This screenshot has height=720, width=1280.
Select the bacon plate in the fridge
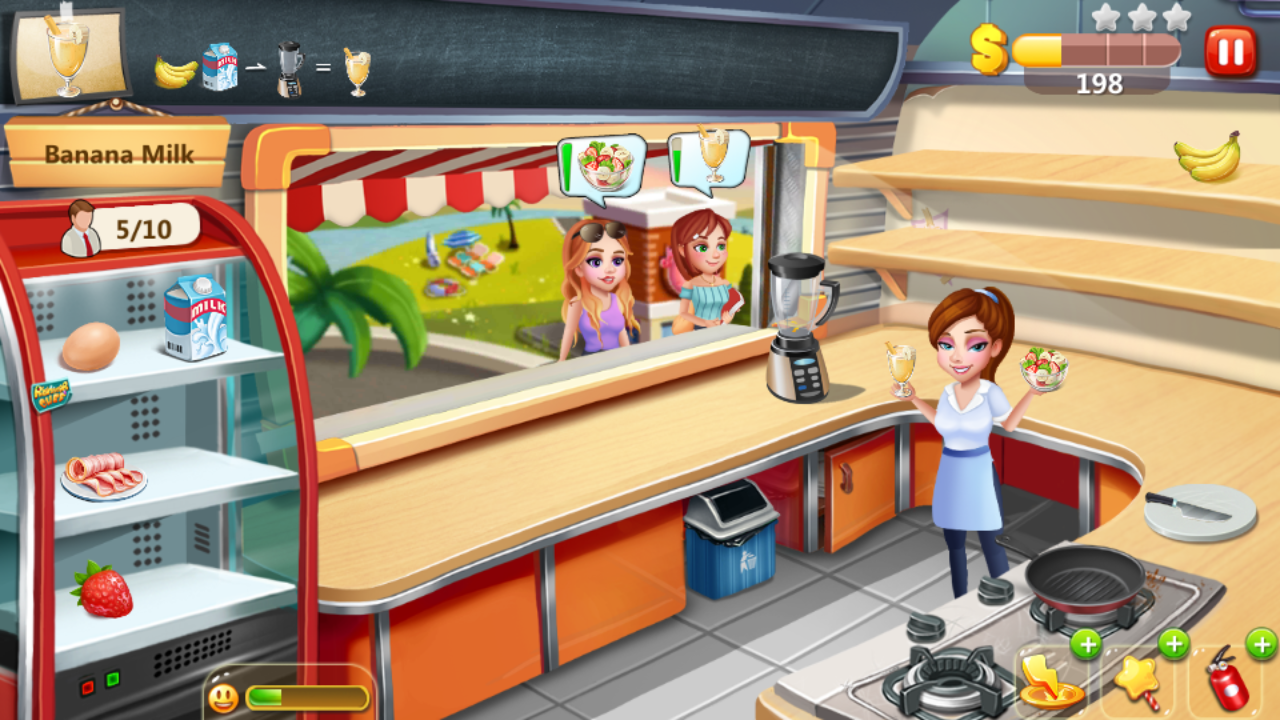pyautogui.click(x=103, y=476)
